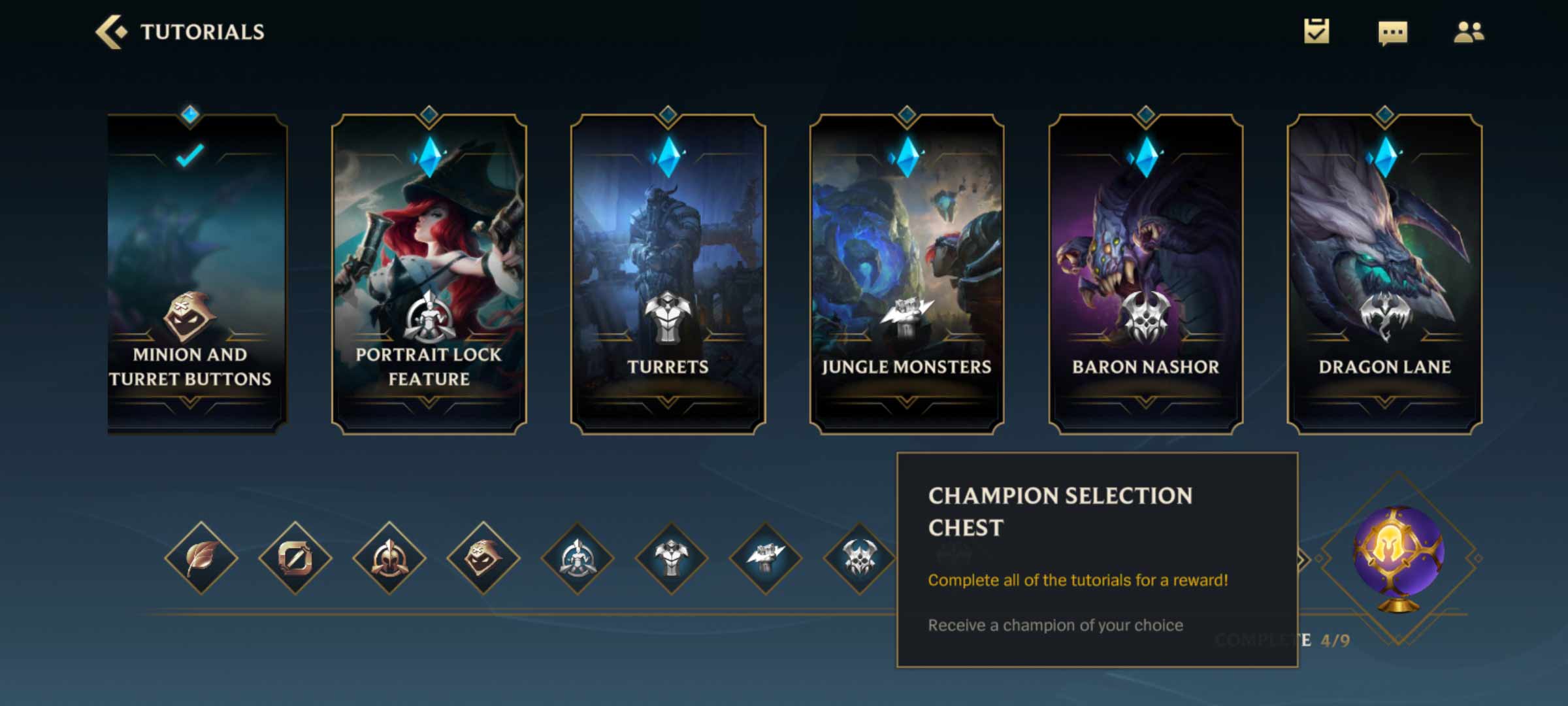Select the hooded minion progress diamond icon
Screen dimensions: 1568x706
483,558
